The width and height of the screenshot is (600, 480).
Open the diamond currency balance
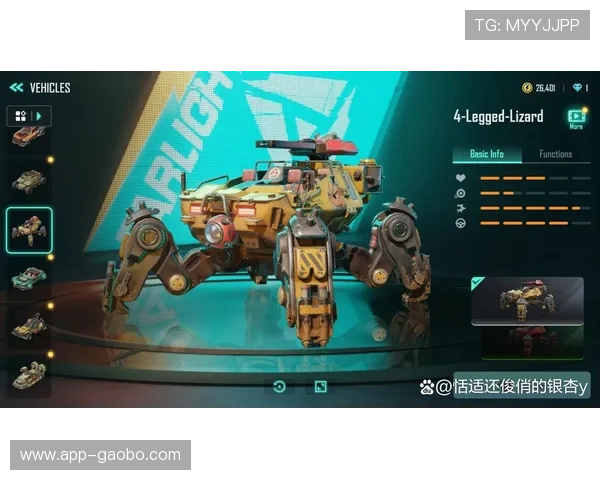tap(580, 88)
